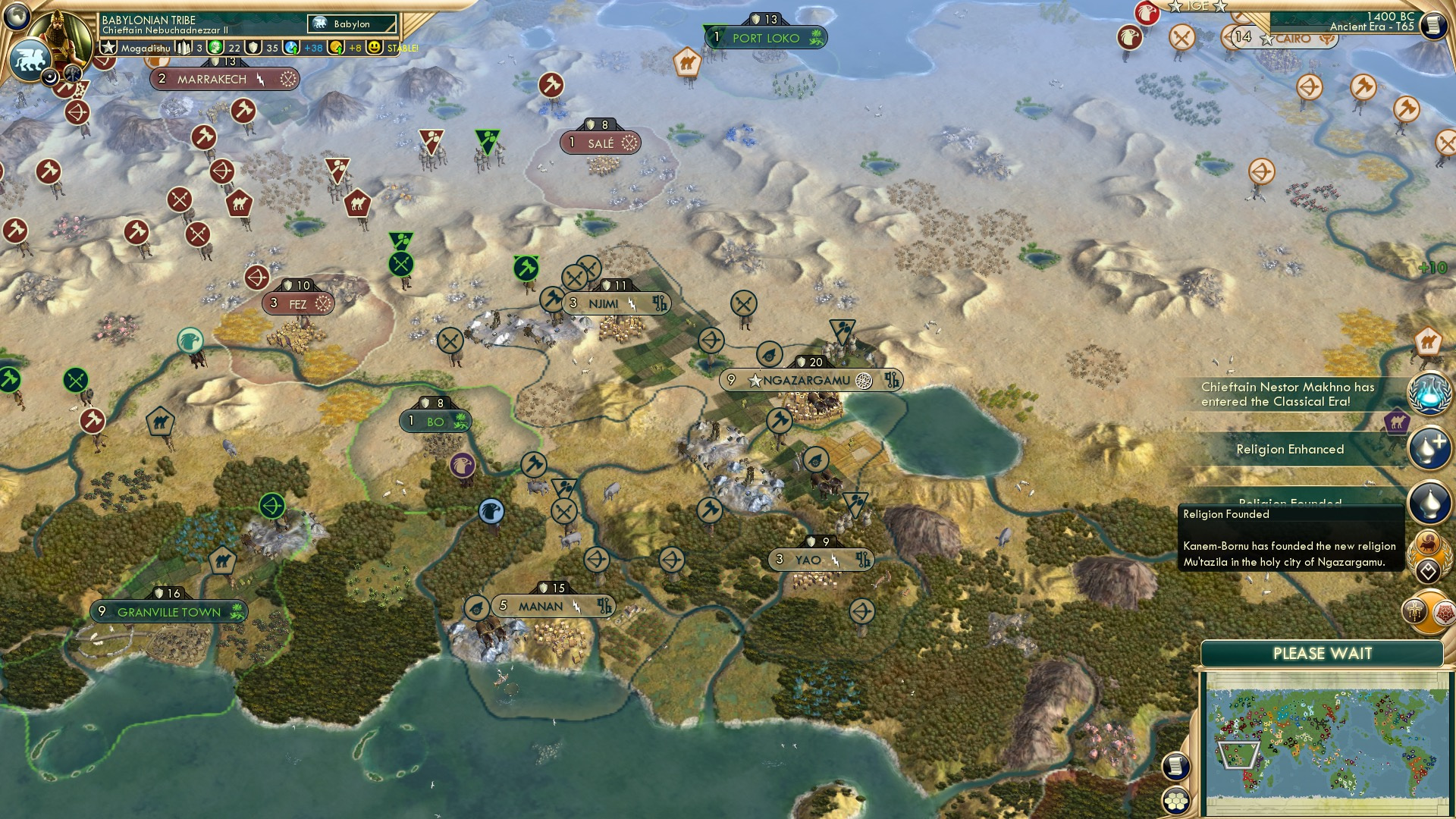Click the happiness smiley icon in top bar
The height and width of the screenshot is (819, 1456).
pos(373,47)
